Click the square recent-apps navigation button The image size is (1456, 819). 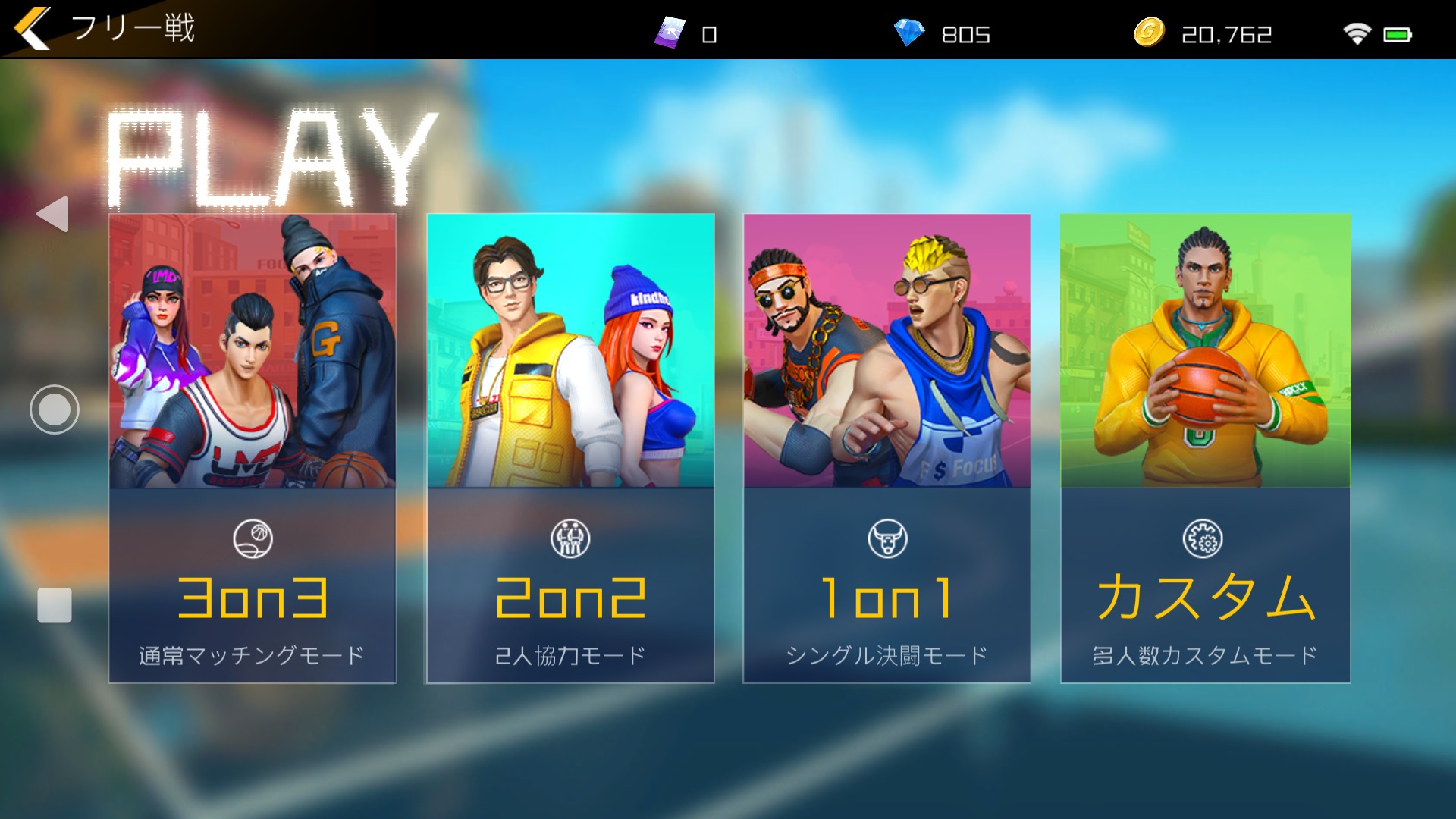(x=55, y=605)
